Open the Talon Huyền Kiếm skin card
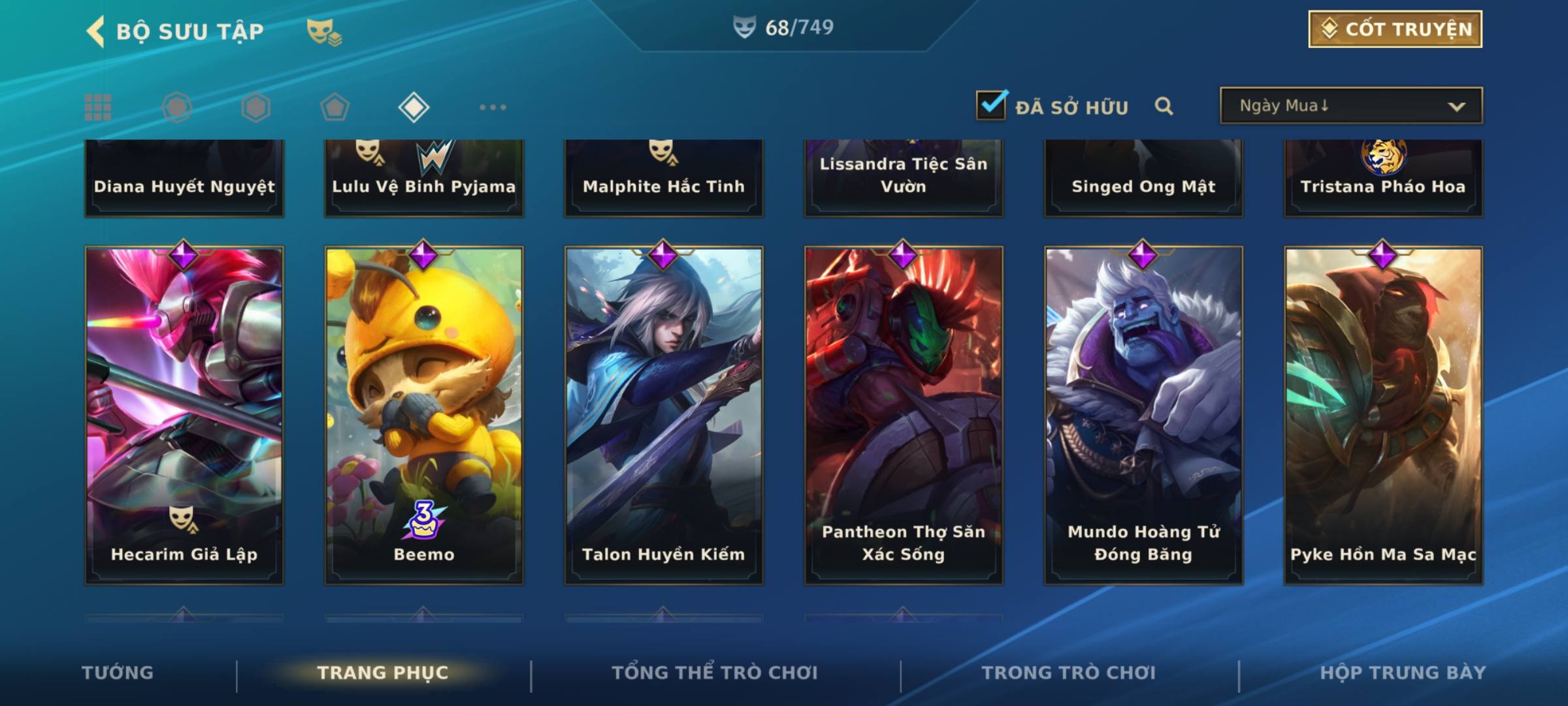This screenshot has width=1568, height=706. (664, 414)
